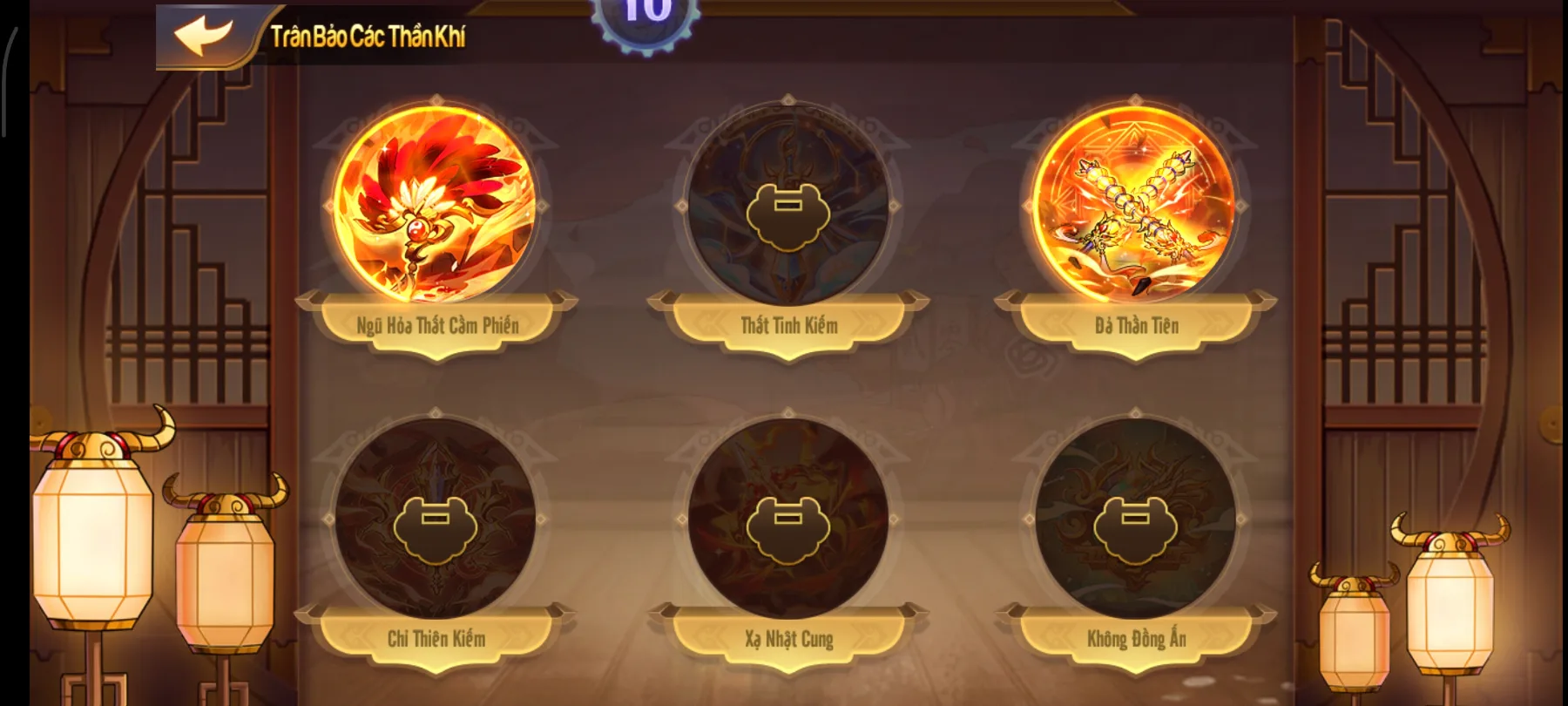Select the Chỉ Thiên Kiếm label banner
The image size is (1568, 706).
point(436,638)
